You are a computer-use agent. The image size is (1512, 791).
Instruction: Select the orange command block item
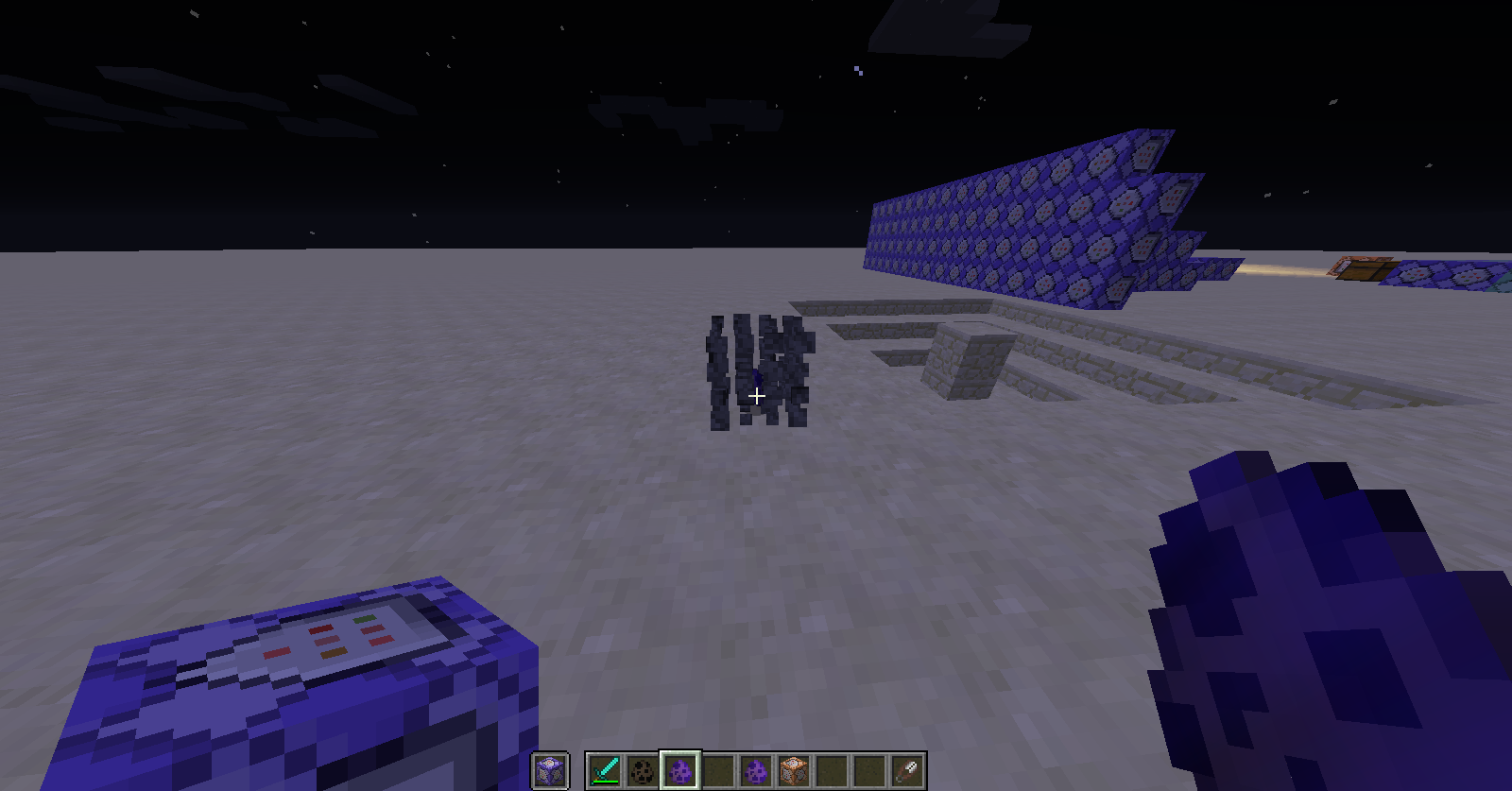(792, 770)
